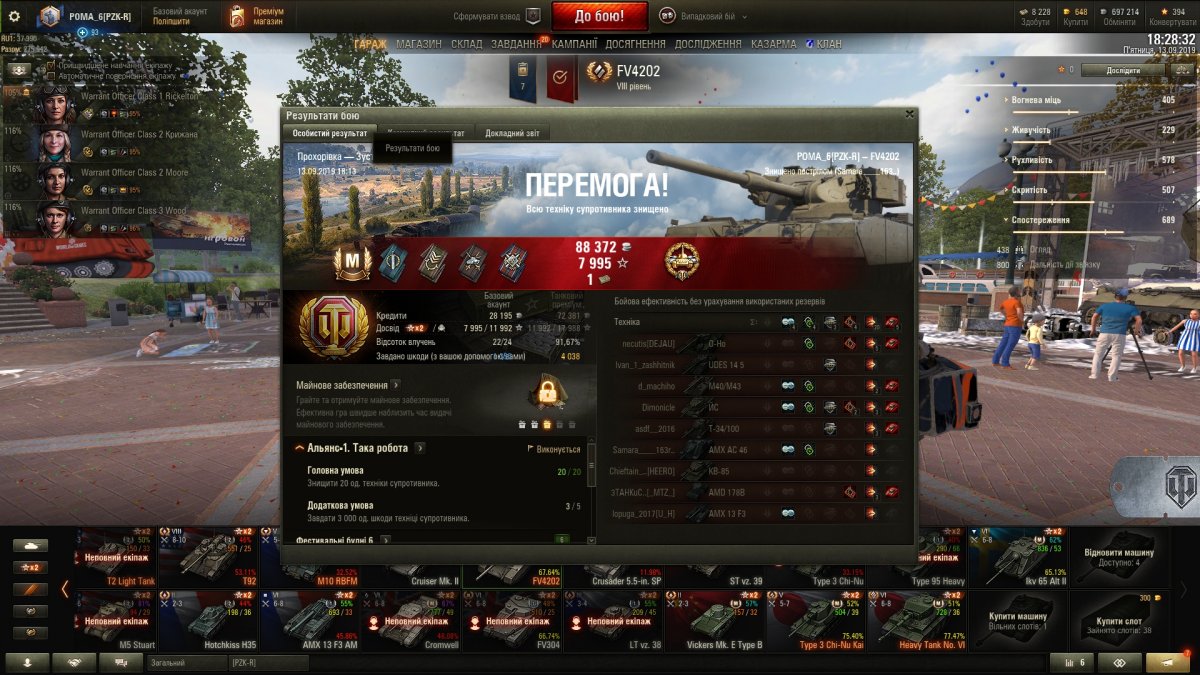Open the Особистий результат tab
The width and height of the screenshot is (1200, 675).
(329, 133)
